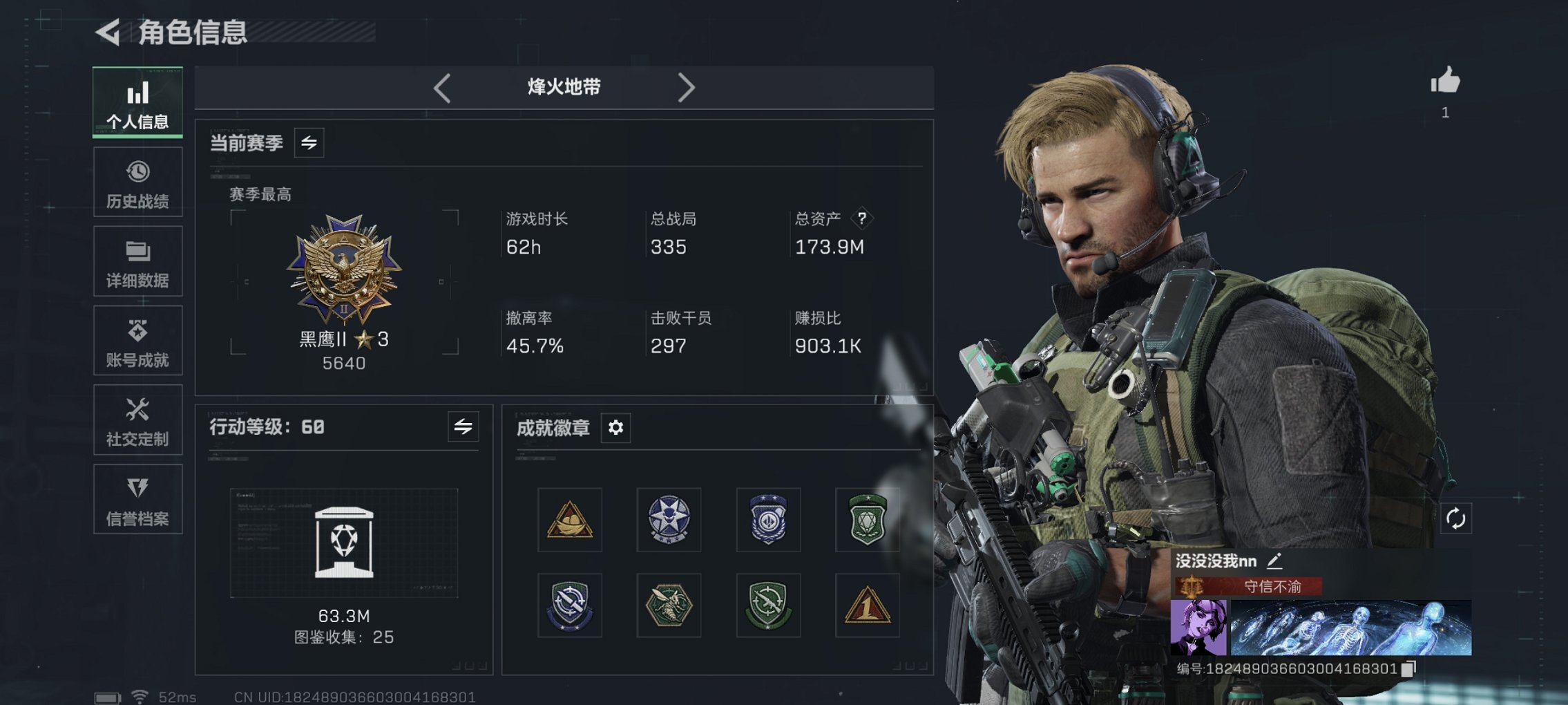This screenshot has width=1568, height=705.
Task: Open 历史战绩 from the sidebar
Action: pyautogui.click(x=137, y=182)
